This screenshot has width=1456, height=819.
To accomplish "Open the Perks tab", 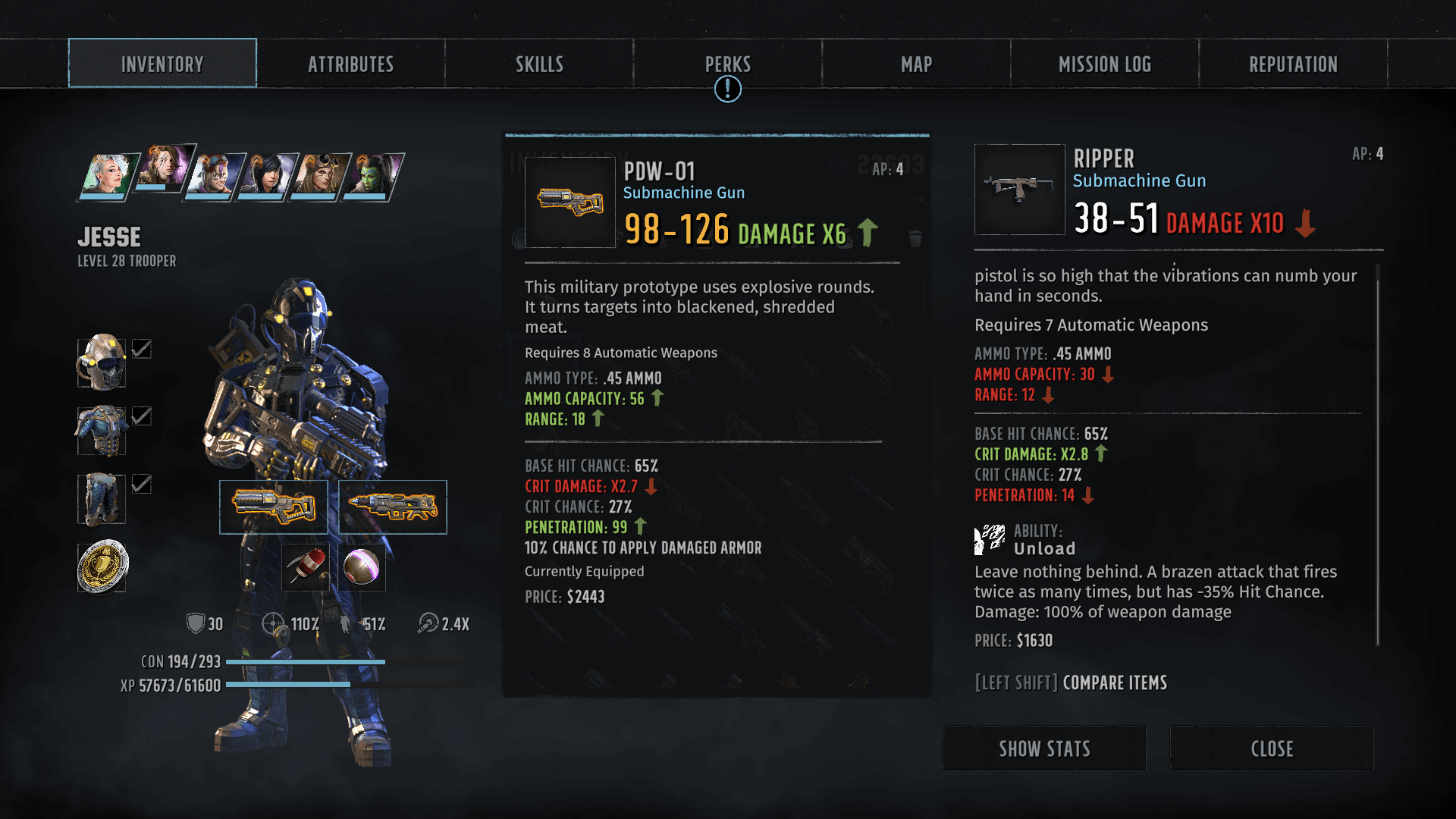I will coord(727,64).
